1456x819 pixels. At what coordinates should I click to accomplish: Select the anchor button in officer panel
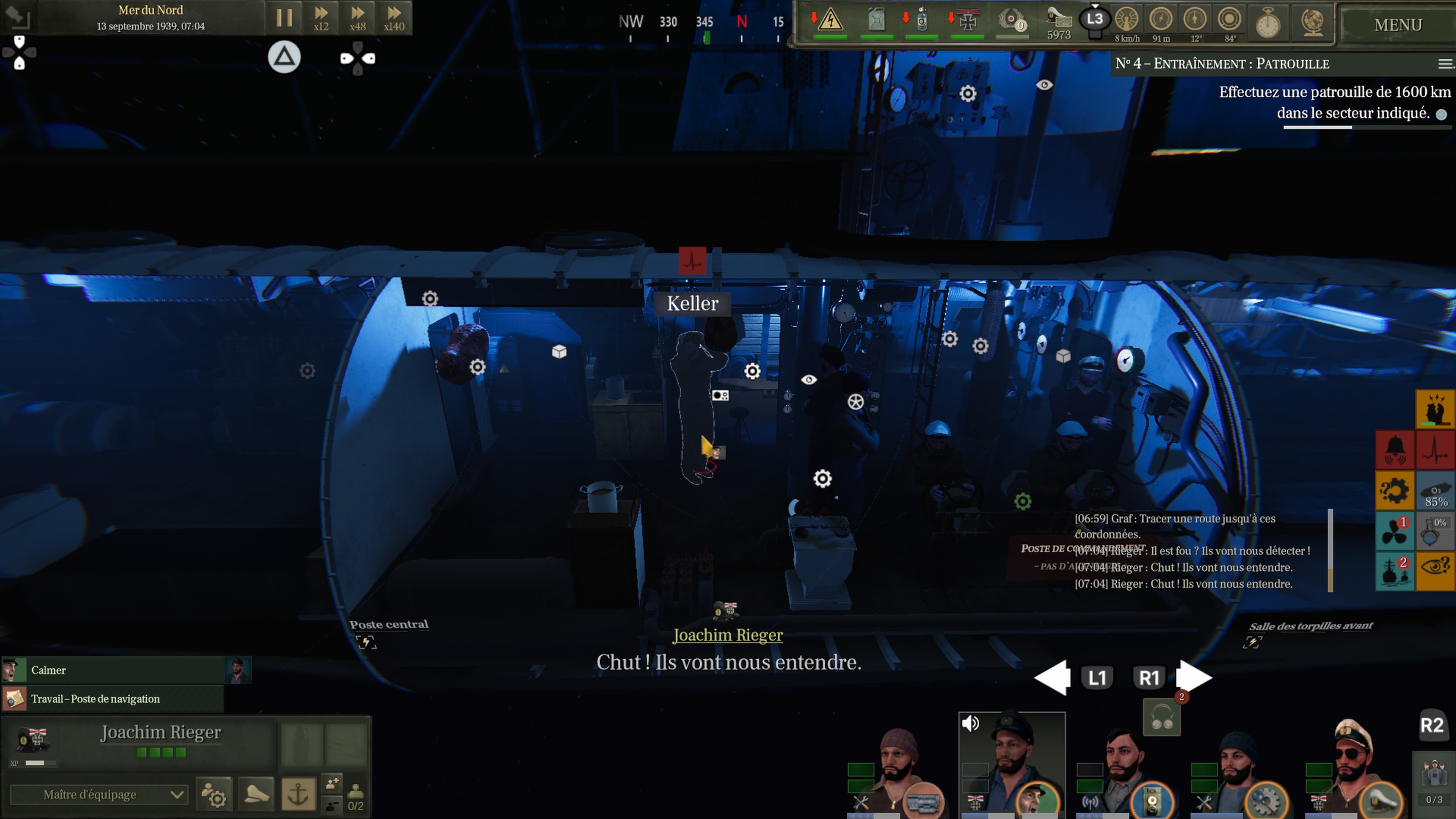298,794
